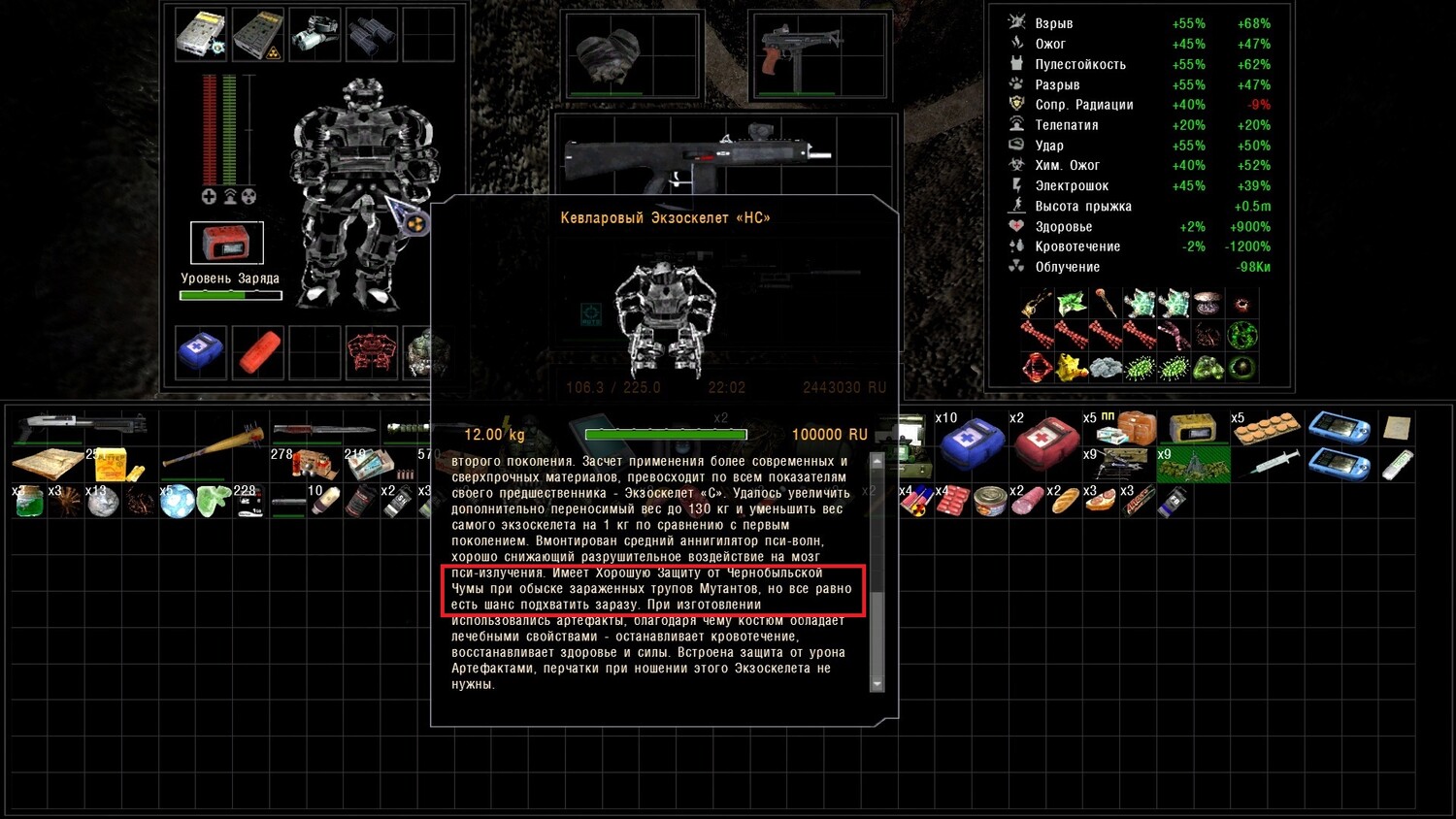Select the red battery charge device
Screen dimensions: 1456x819
point(227,243)
